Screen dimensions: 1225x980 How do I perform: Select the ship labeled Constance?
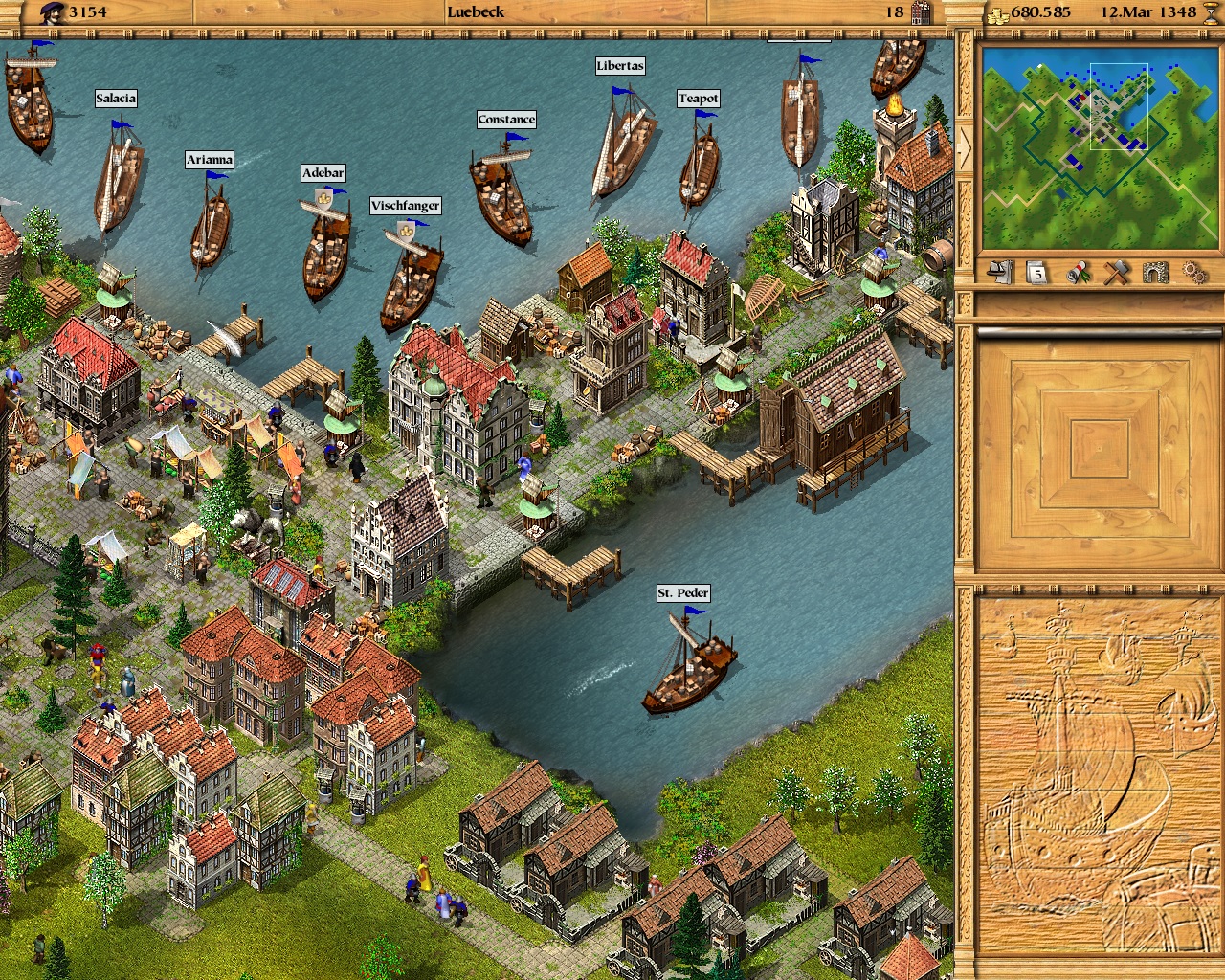click(507, 119)
